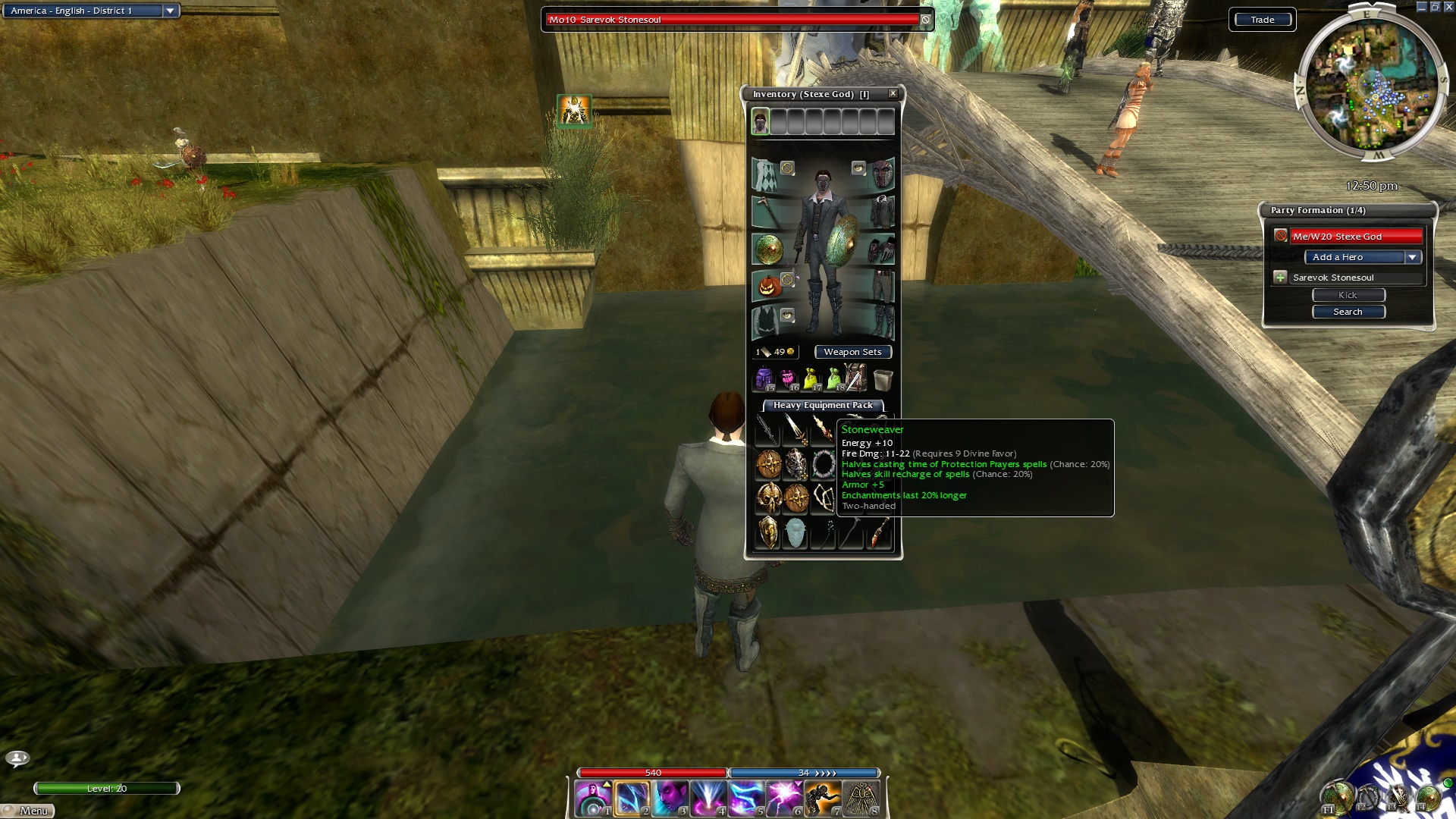Minimize the game window

[1421, 7]
